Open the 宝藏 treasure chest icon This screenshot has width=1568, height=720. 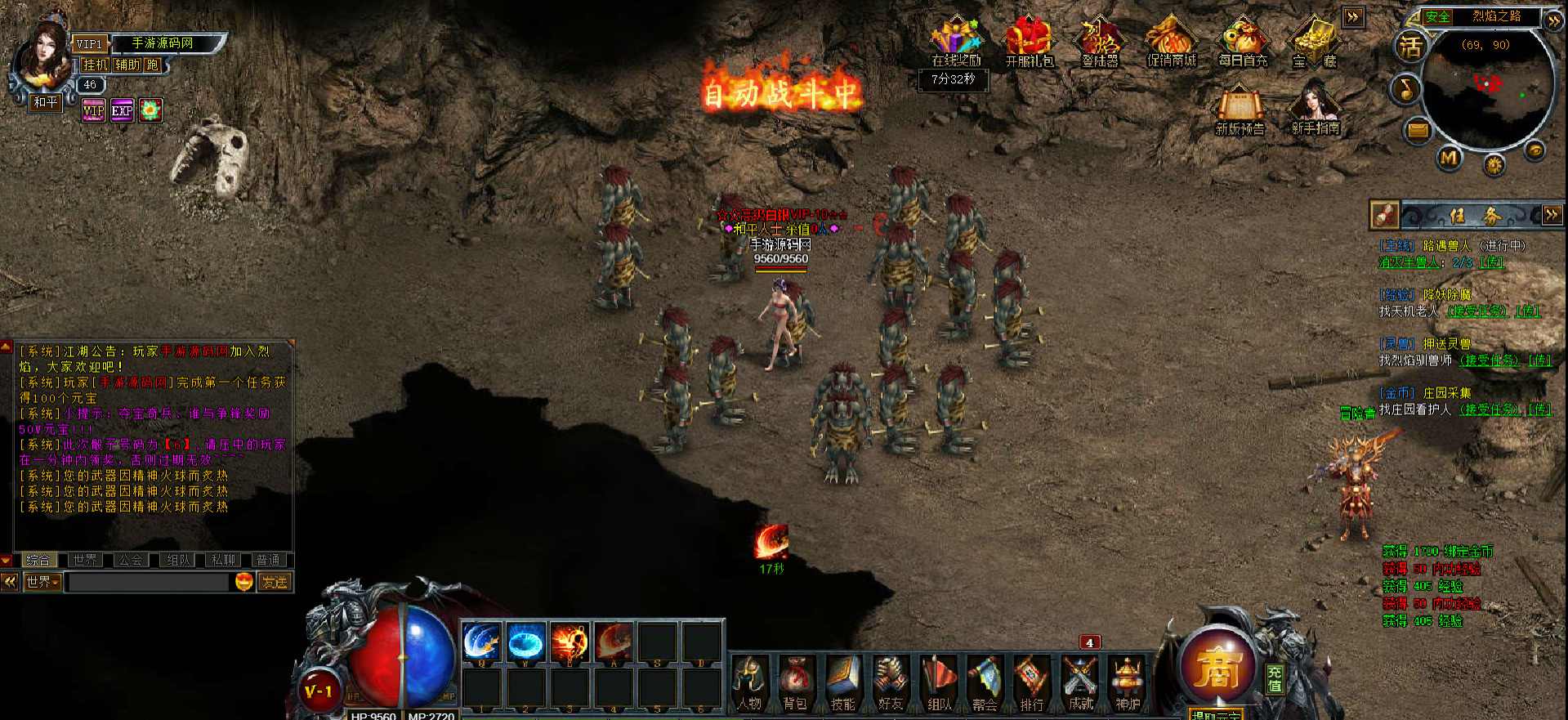1314,42
